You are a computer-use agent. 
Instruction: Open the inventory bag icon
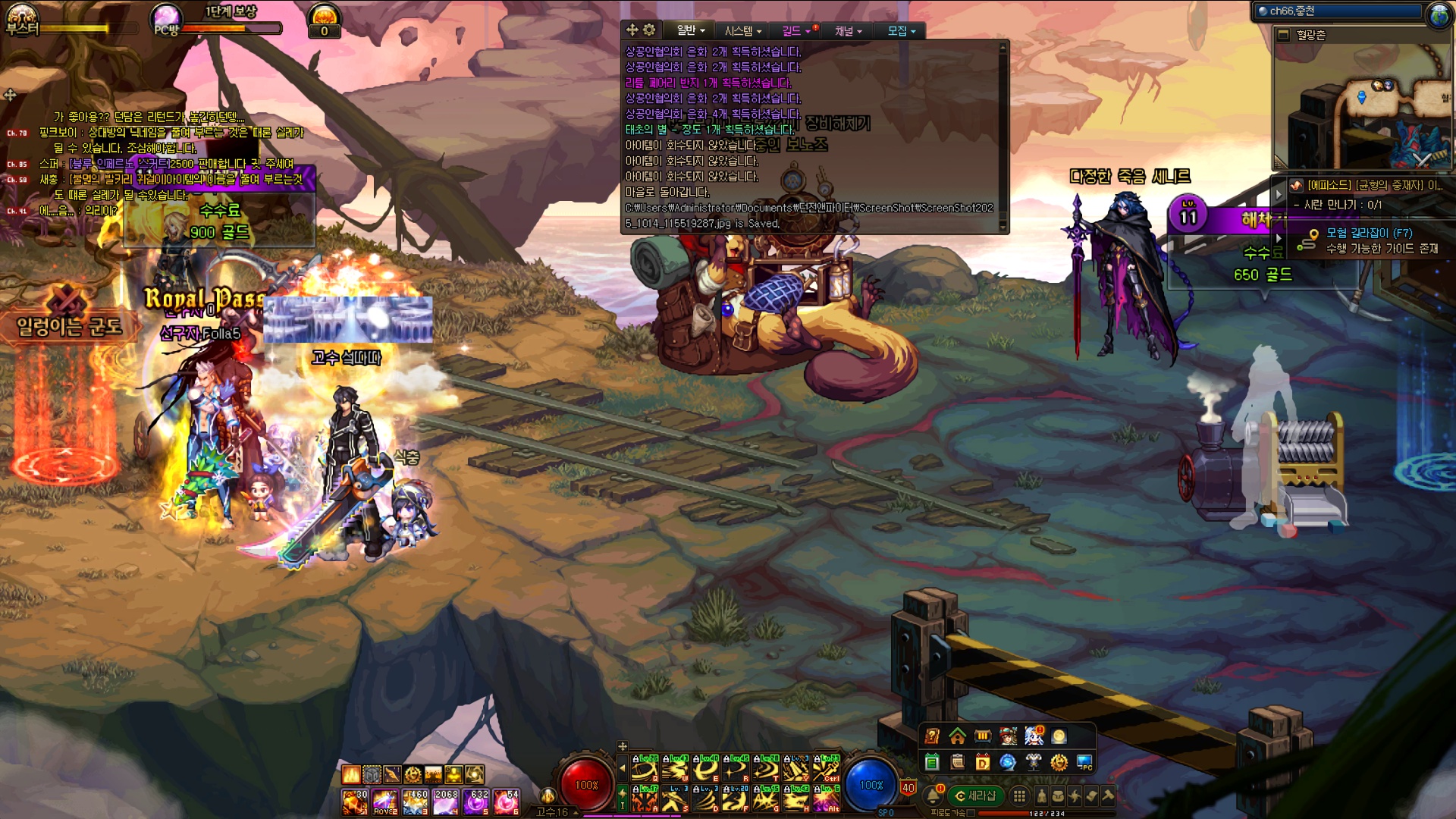click(1058, 795)
